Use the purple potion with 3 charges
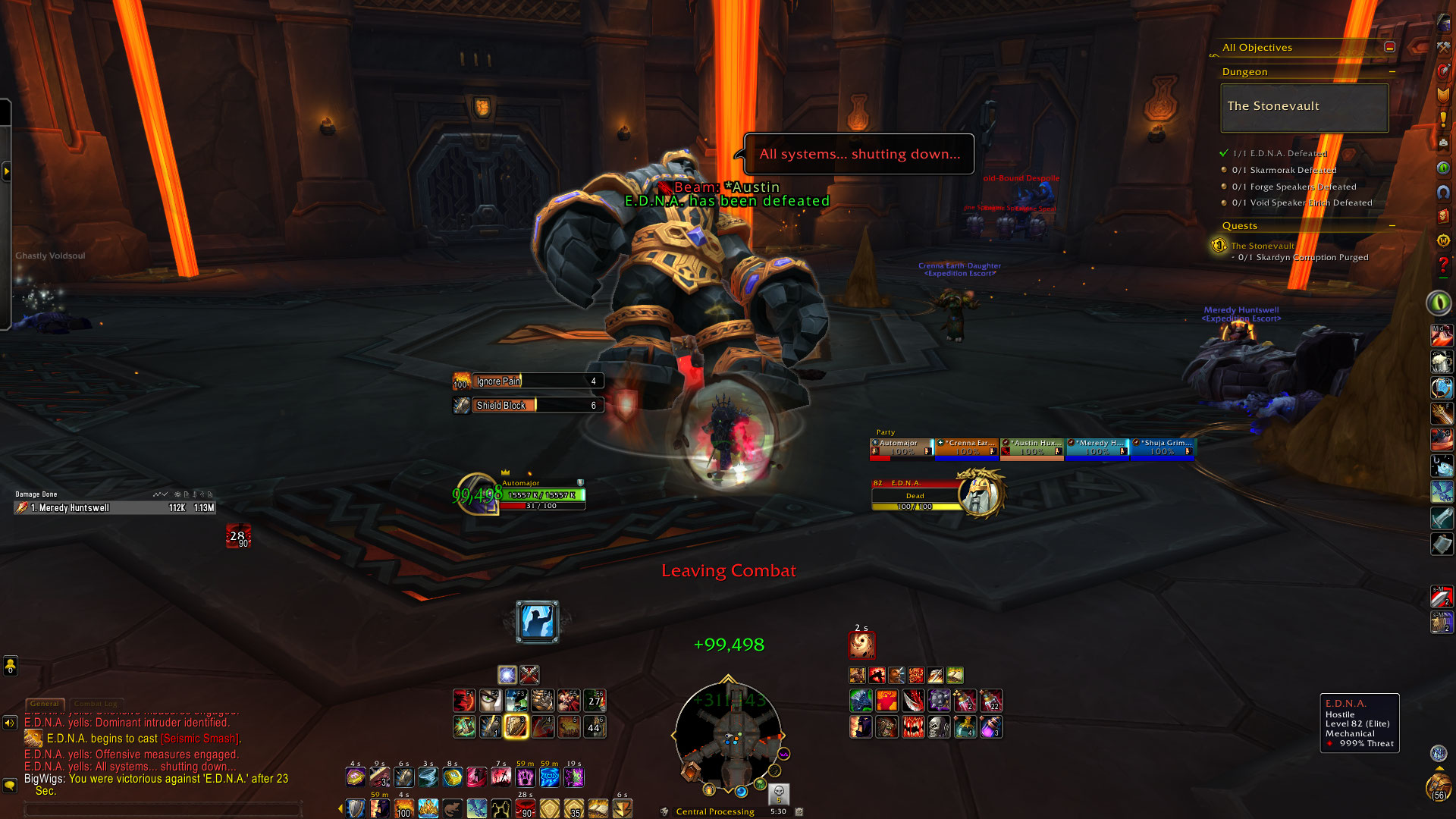Screen dimensions: 1456x819 click(x=991, y=727)
